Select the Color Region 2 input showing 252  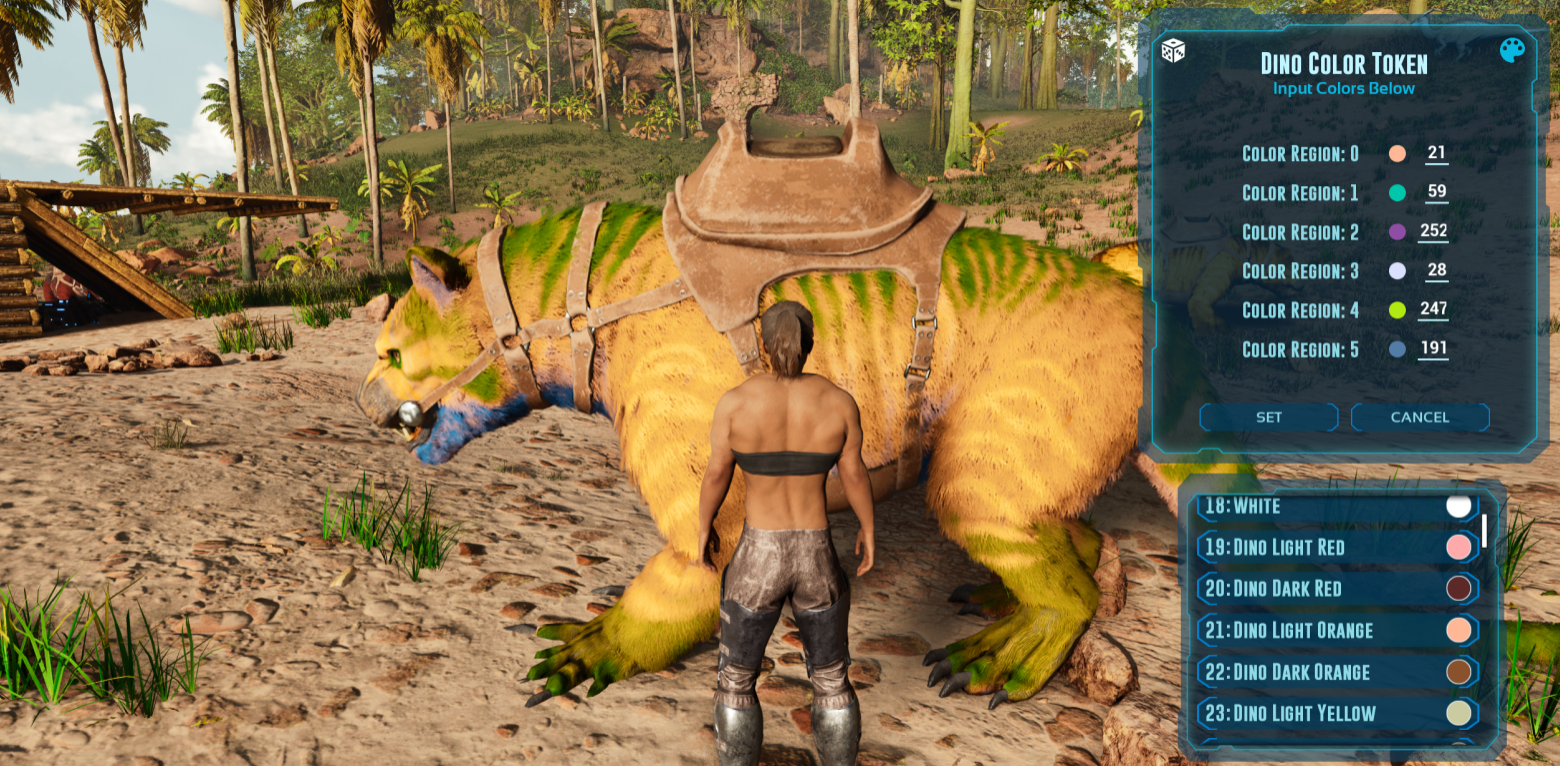tap(1433, 232)
